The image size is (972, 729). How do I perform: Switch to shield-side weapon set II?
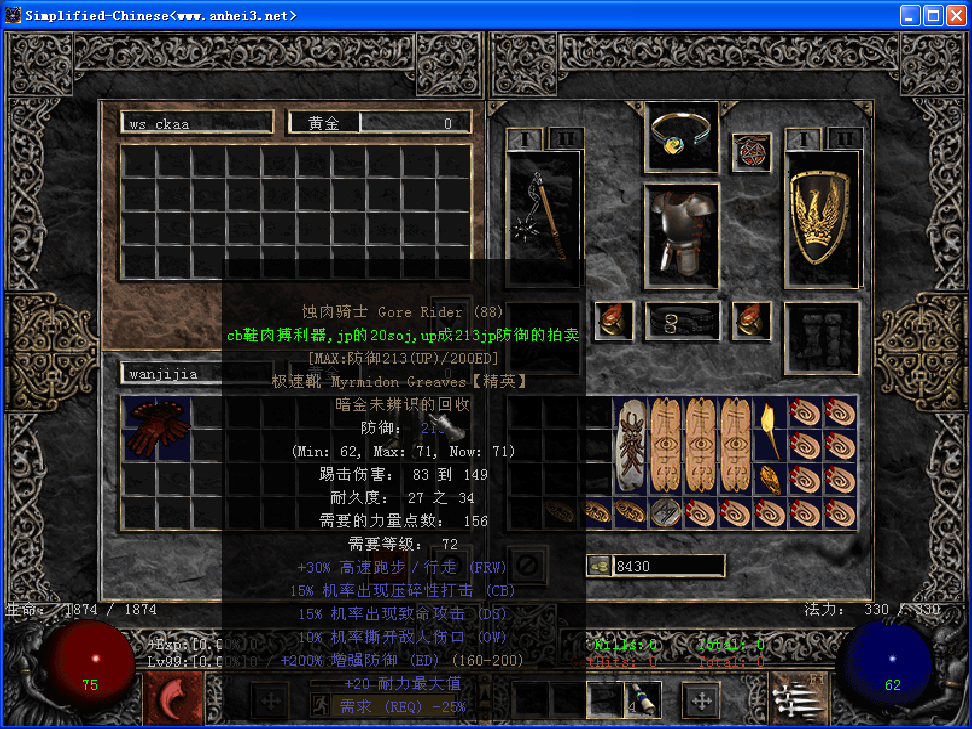845,138
